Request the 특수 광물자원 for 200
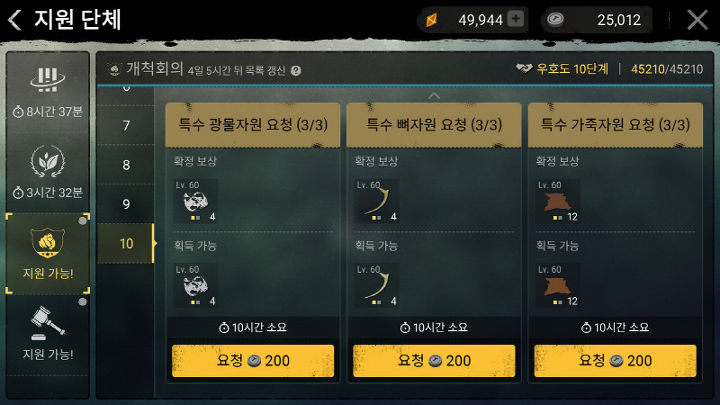The width and height of the screenshot is (720, 405). [253, 360]
